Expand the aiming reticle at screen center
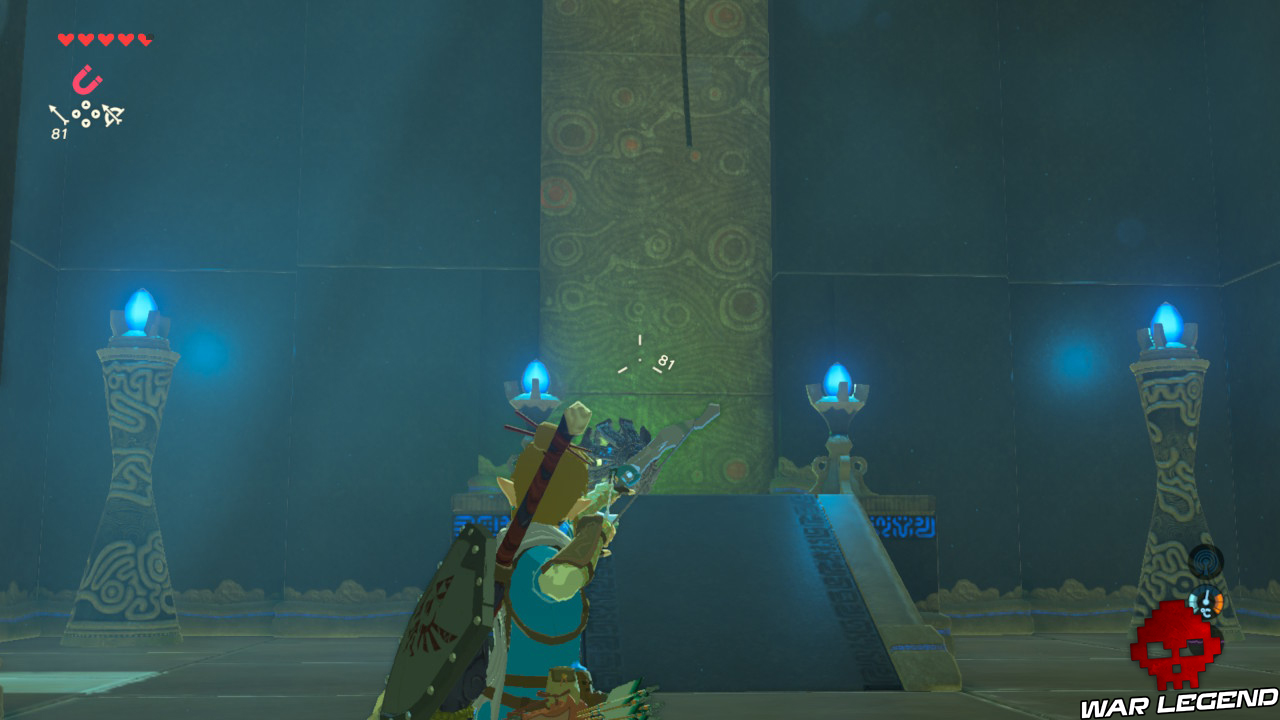 tap(640, 360)
